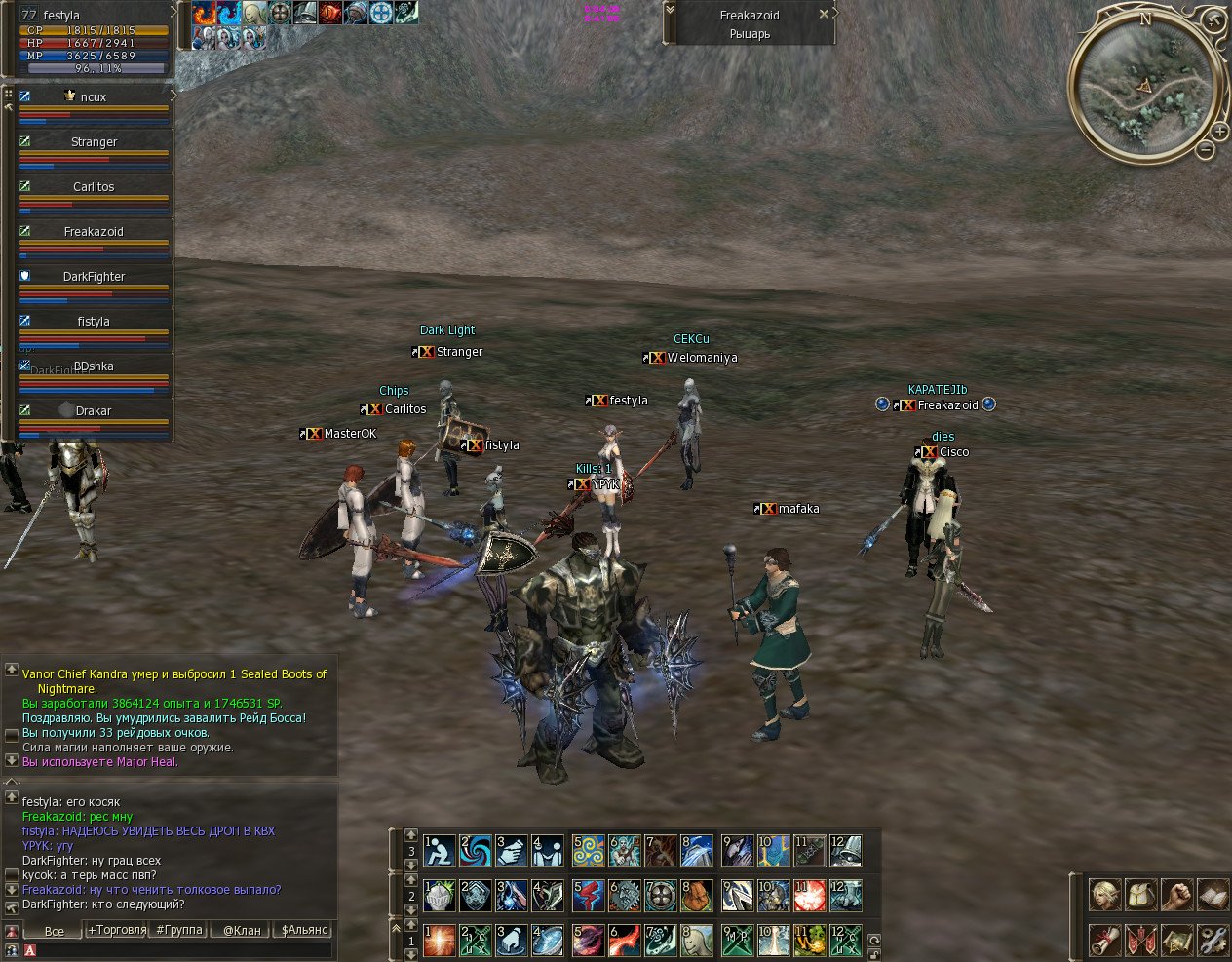1232x962 pixels.
Task: Select party member DarkFighter in the party list
Action: click(x=94, y=277)
